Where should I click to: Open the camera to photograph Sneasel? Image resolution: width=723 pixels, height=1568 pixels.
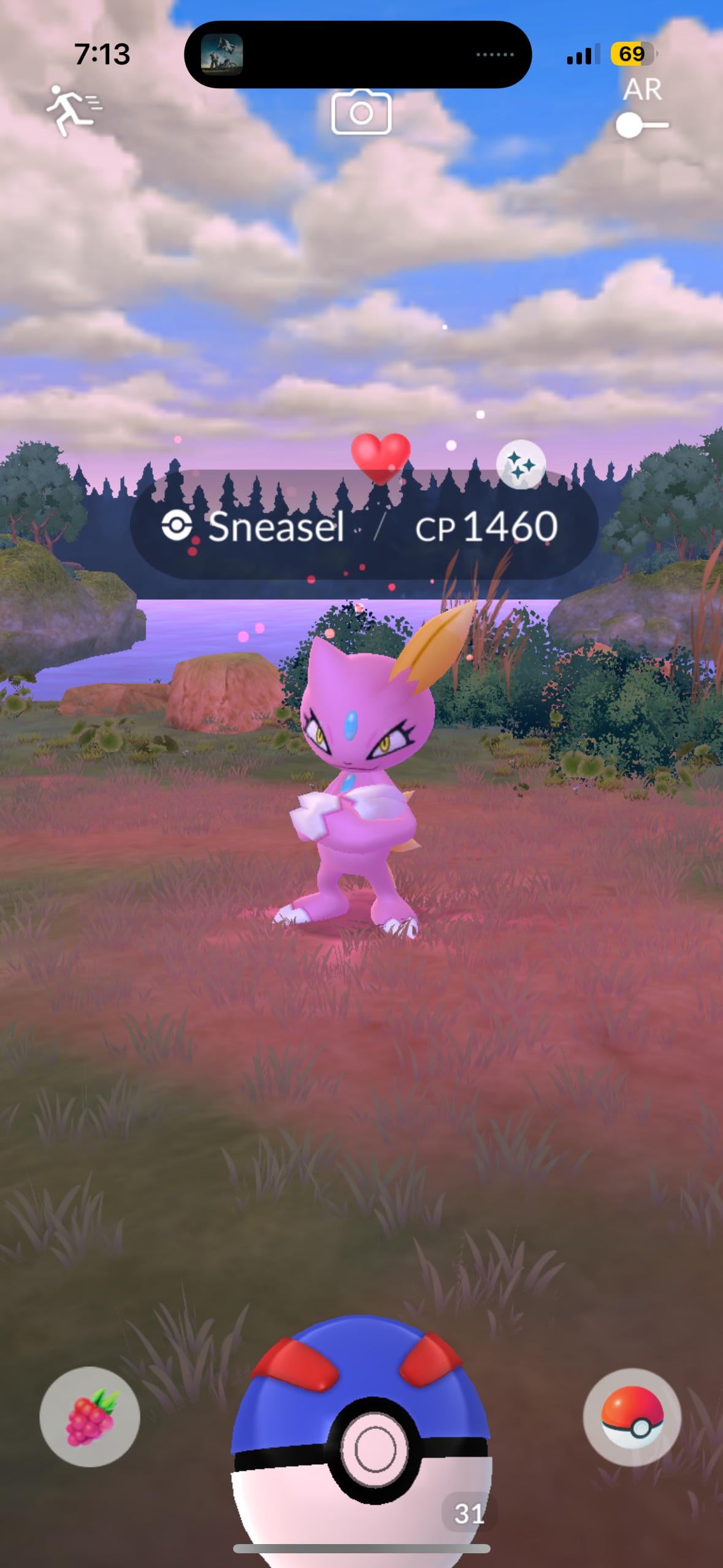coord(361,112)
